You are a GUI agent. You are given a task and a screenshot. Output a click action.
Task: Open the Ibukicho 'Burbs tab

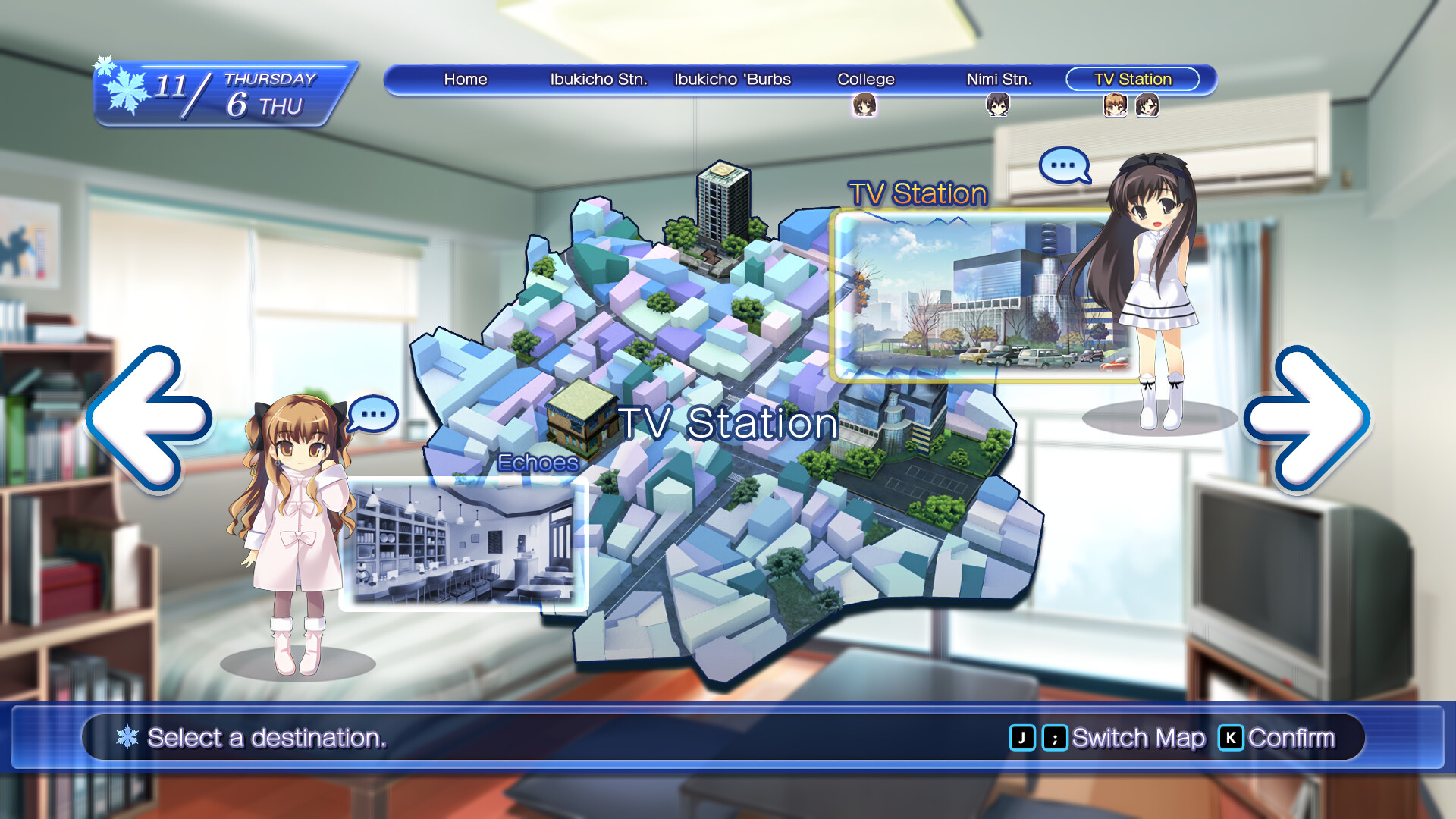[x=733, y=79]
